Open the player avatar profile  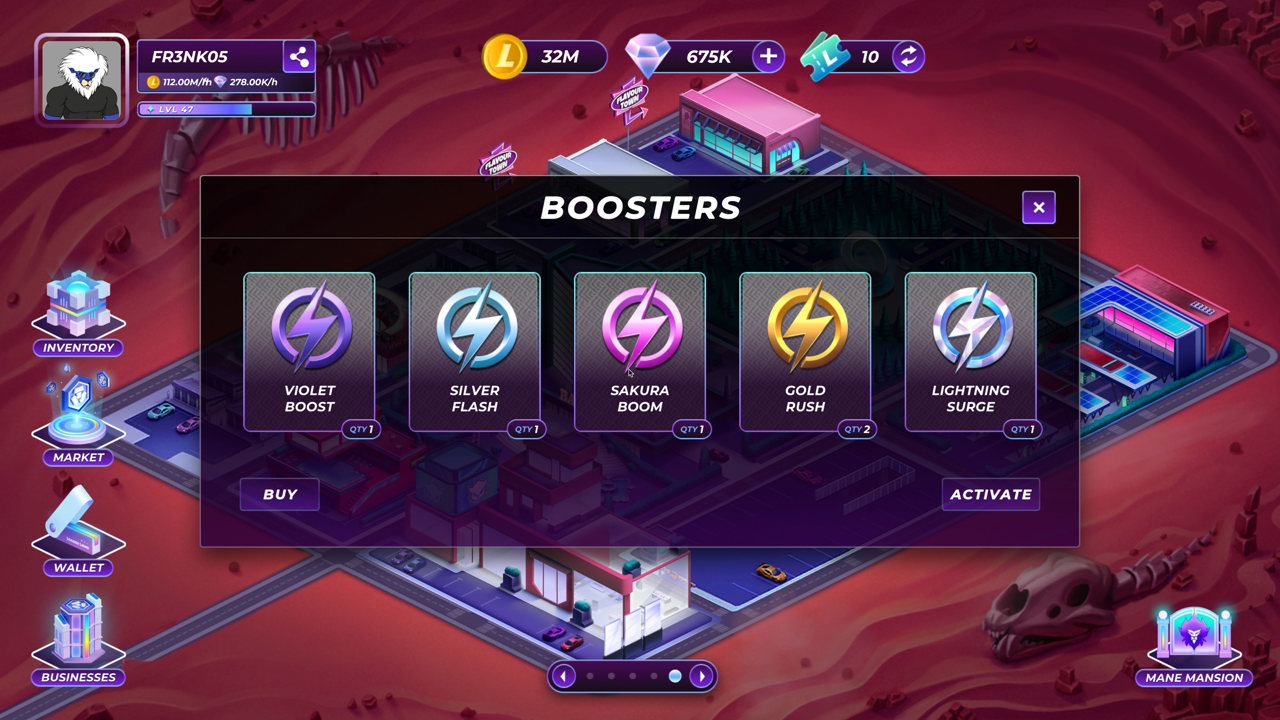coord(82,80)
